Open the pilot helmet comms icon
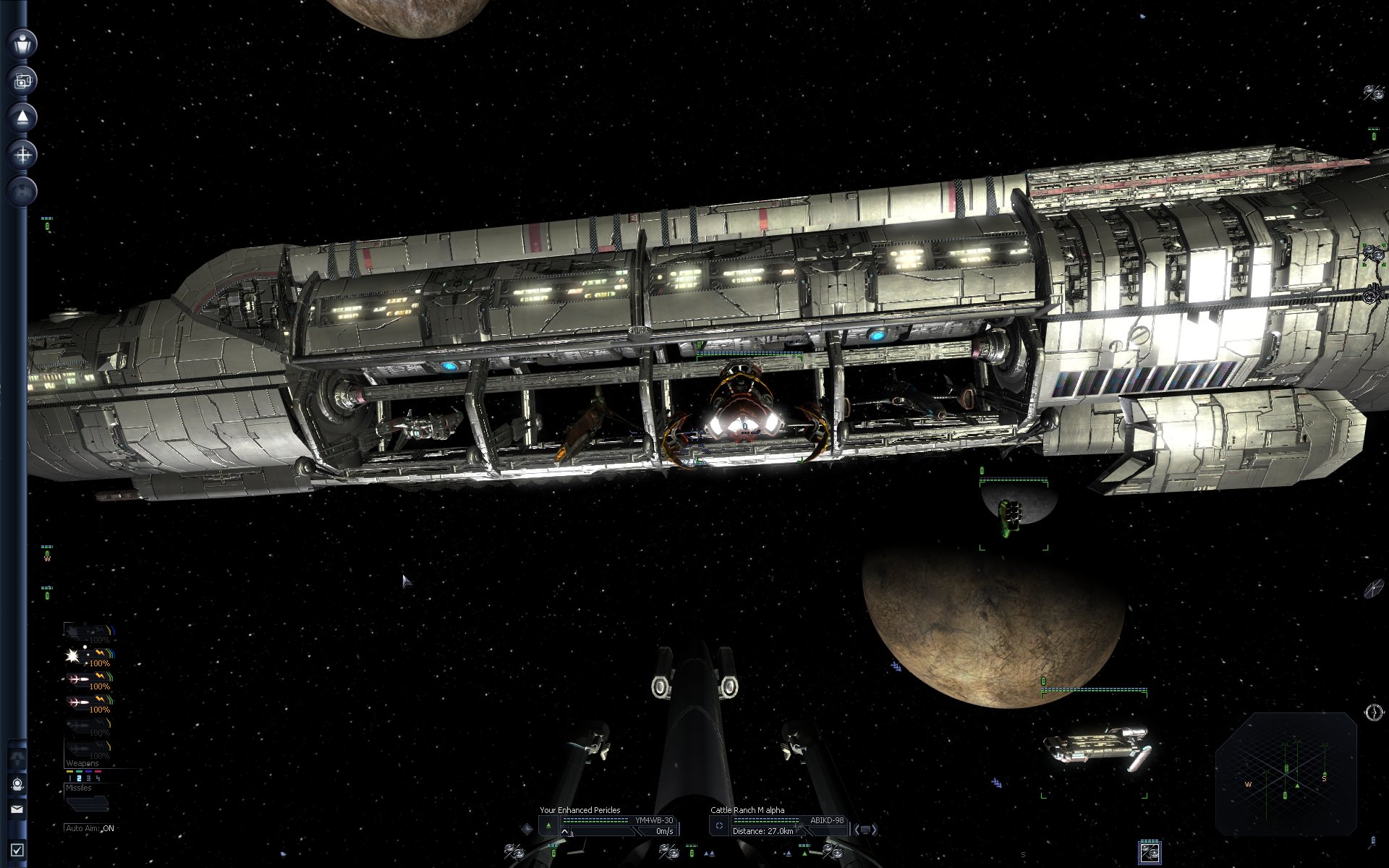The width and height of the screenshot is (1389, 868). coord(17,784)
